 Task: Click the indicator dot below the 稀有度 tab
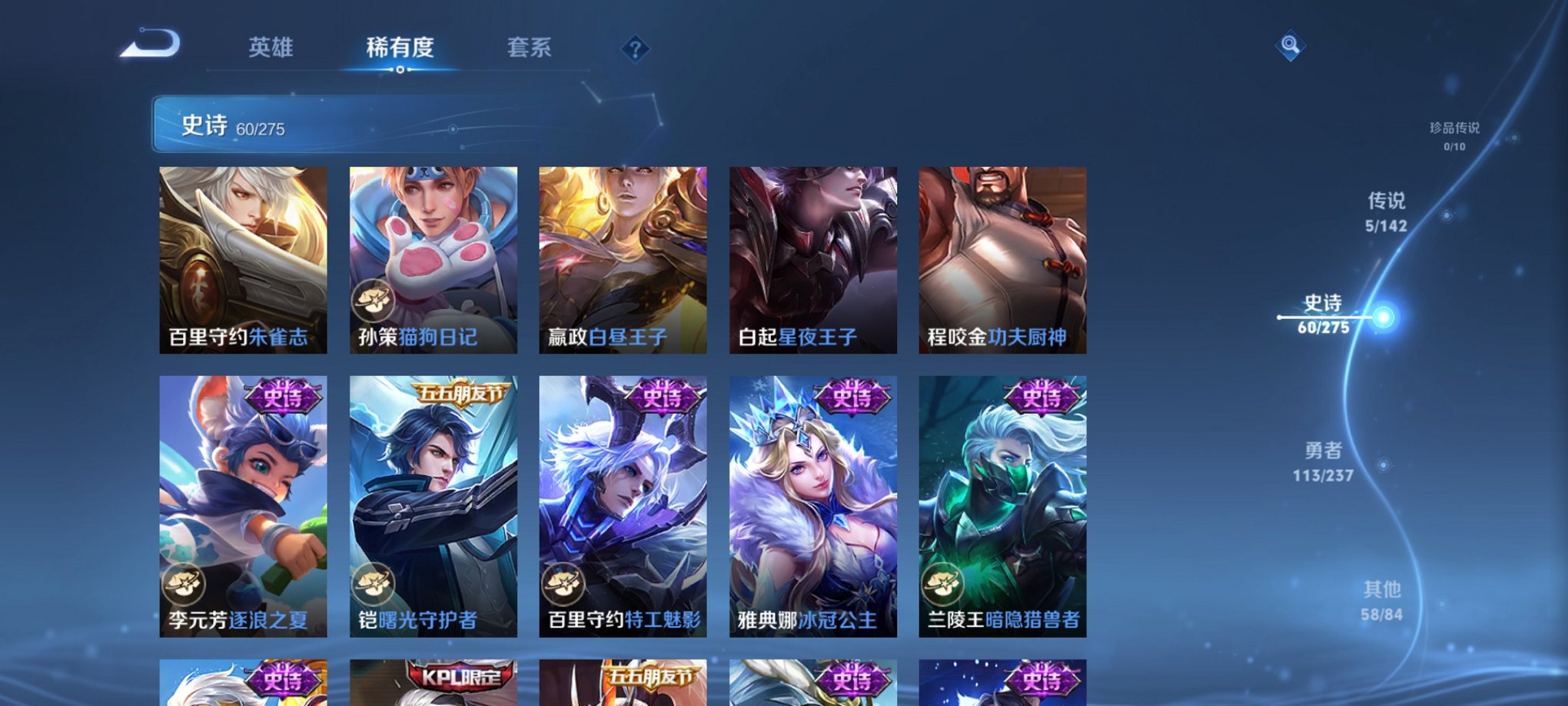pos(401,70)
